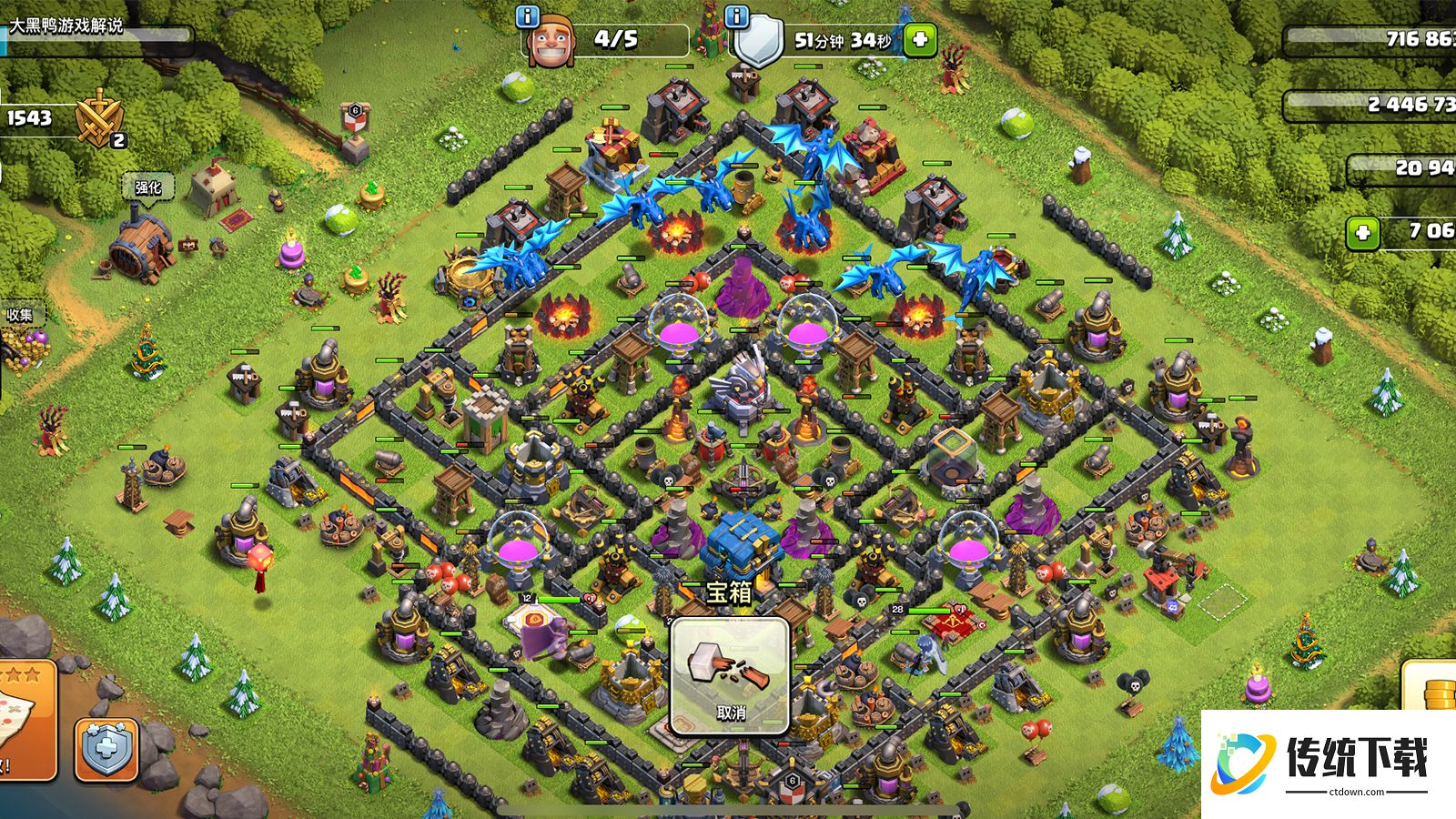Open the builder info button
Viewport: 1456px width, 819px height.
point(529,17)
